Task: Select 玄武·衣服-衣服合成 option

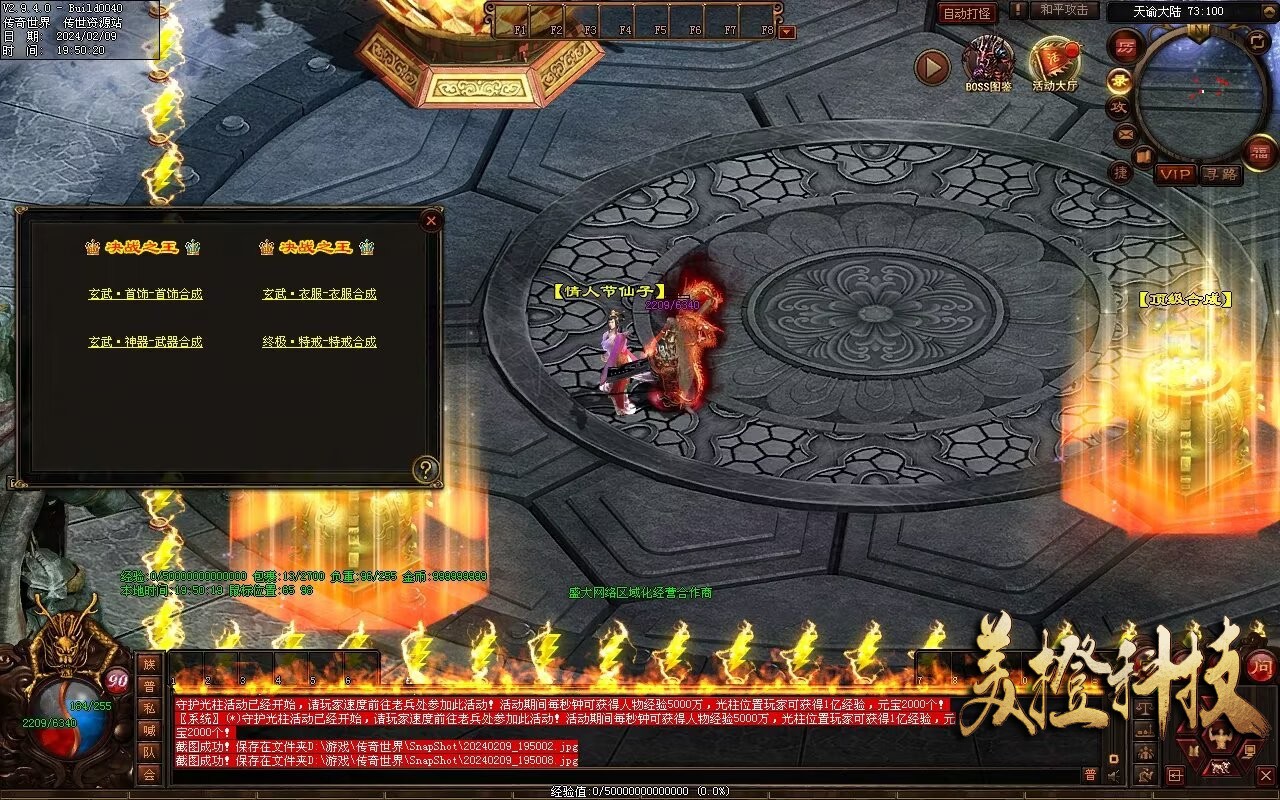Action: 319,294
